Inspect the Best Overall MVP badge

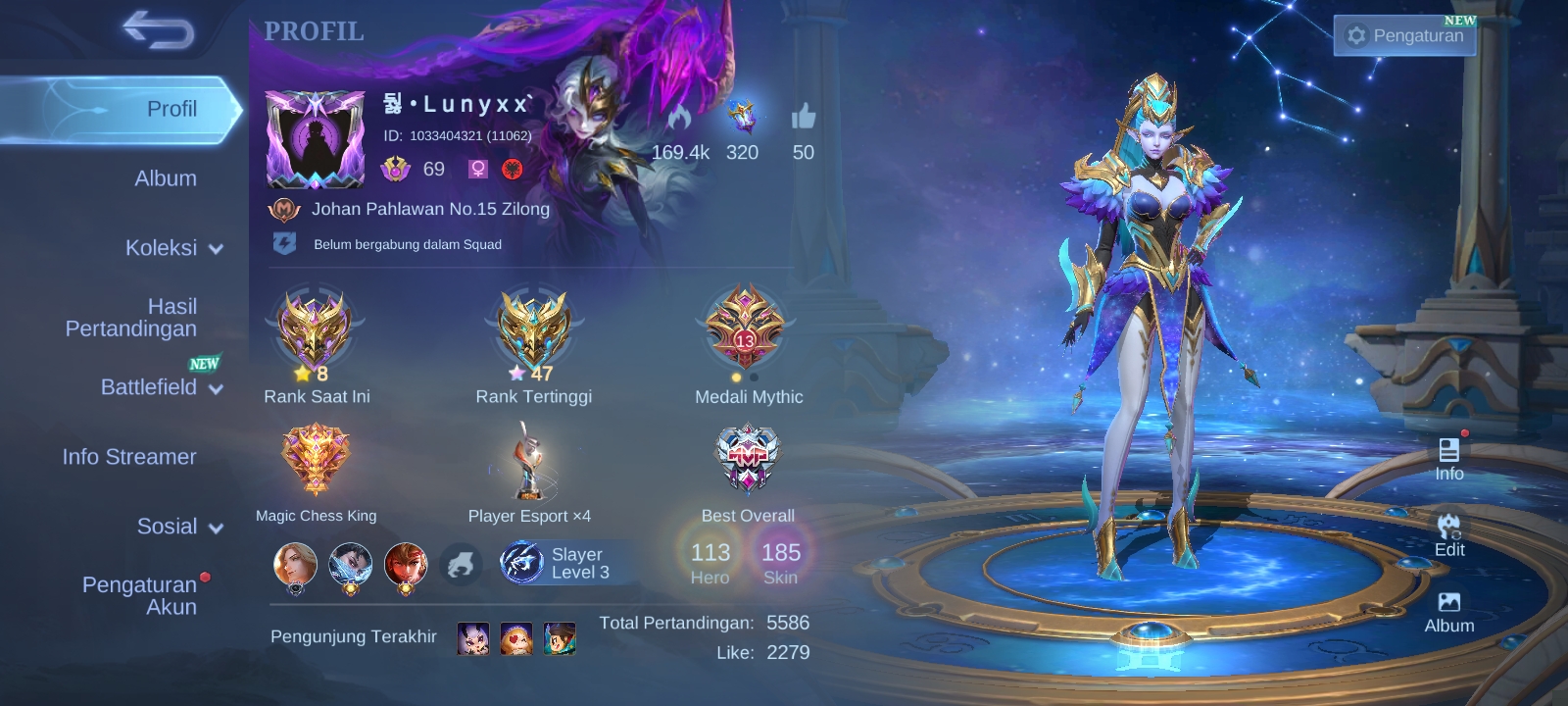click(x=748, y=459)
